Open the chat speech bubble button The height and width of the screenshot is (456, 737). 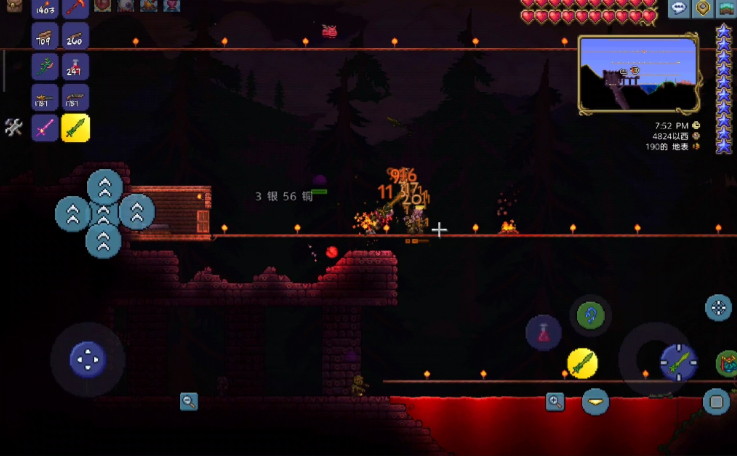tap(679, 8)
